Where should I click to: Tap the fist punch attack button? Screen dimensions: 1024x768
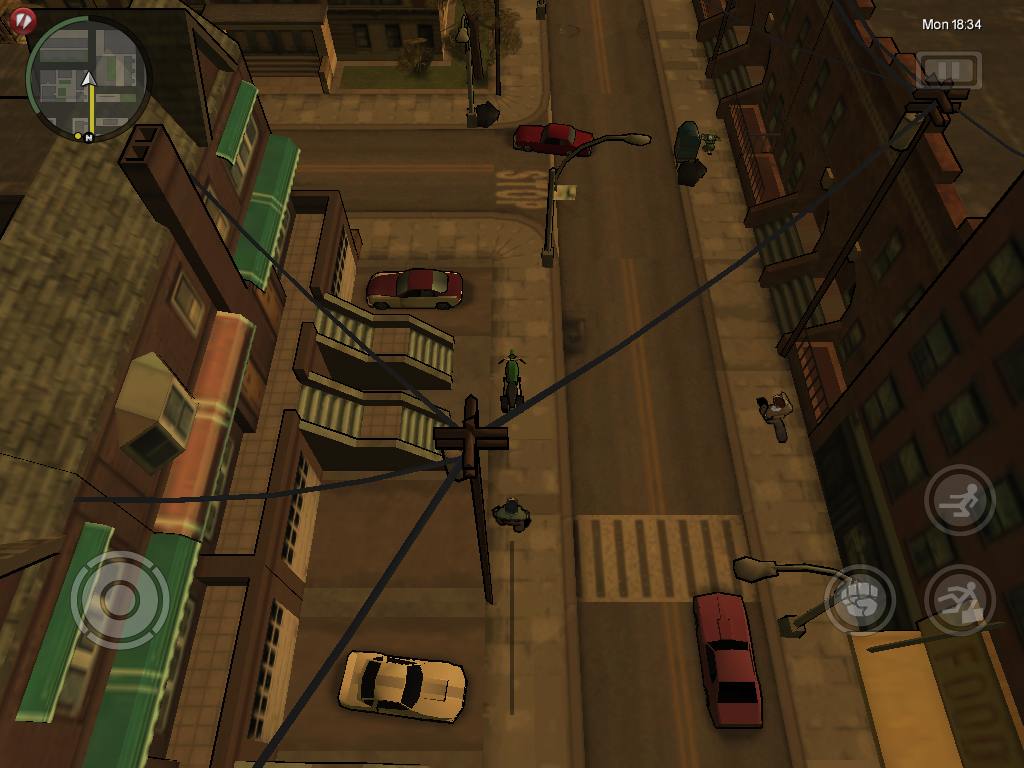(x=859, y=599)
